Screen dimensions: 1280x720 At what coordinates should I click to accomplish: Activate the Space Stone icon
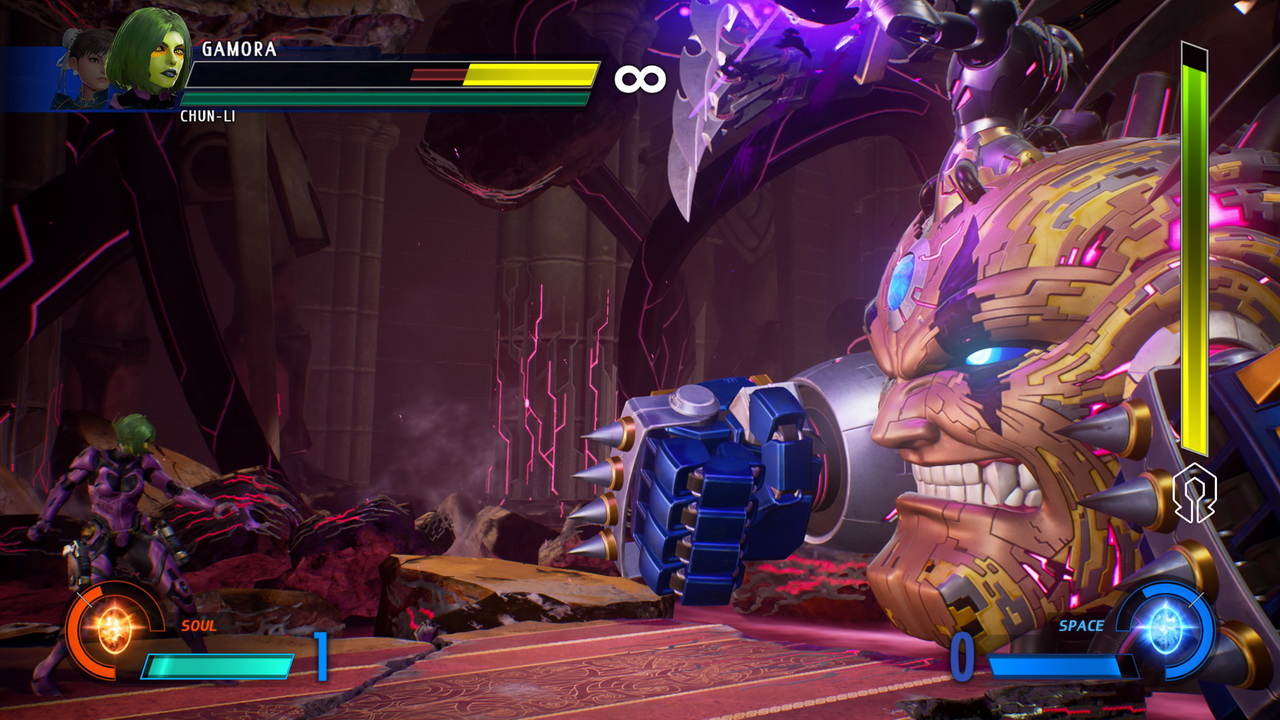coord(1166,630)
